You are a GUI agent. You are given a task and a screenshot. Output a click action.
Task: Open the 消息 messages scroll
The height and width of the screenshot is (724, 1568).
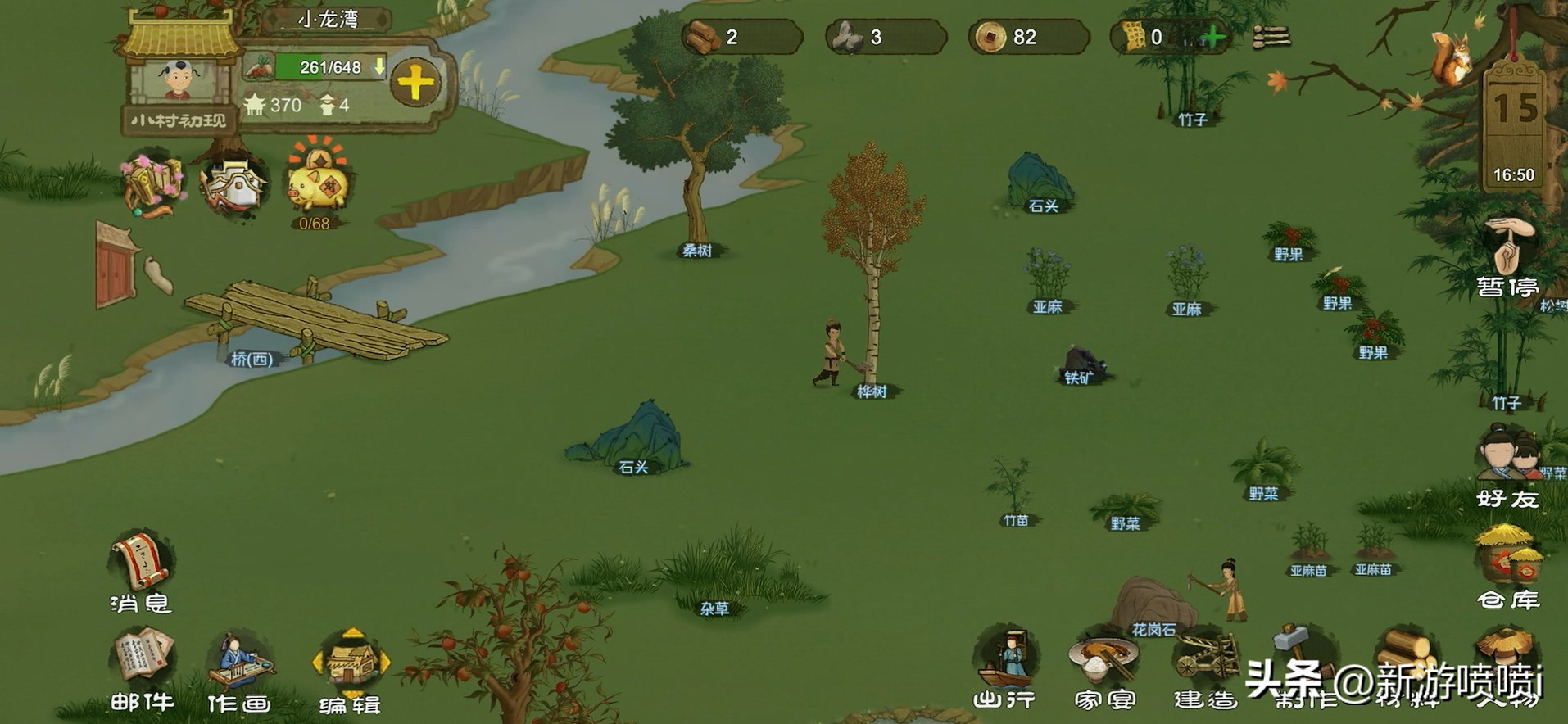pyautogui.click(x=141, y=565)
